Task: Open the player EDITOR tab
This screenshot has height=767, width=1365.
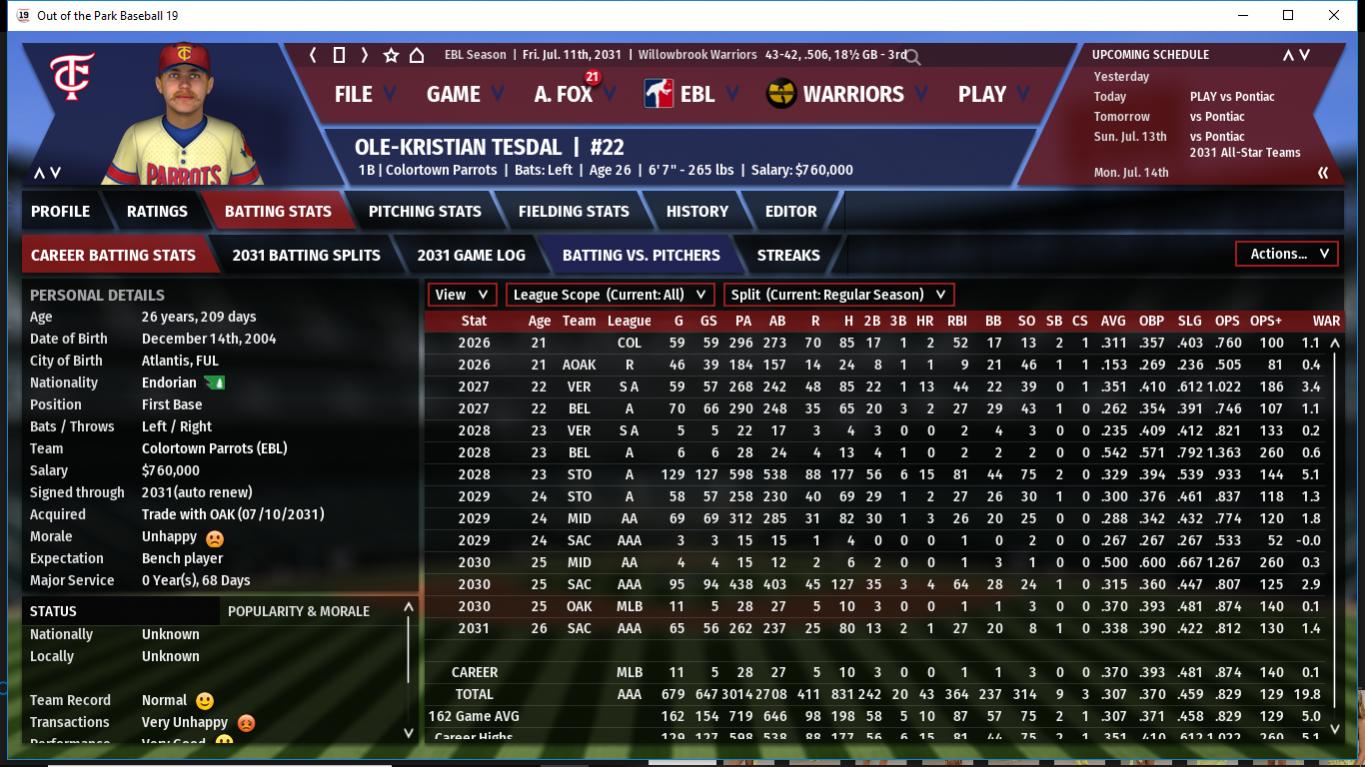Action: [x=791, y=211]
